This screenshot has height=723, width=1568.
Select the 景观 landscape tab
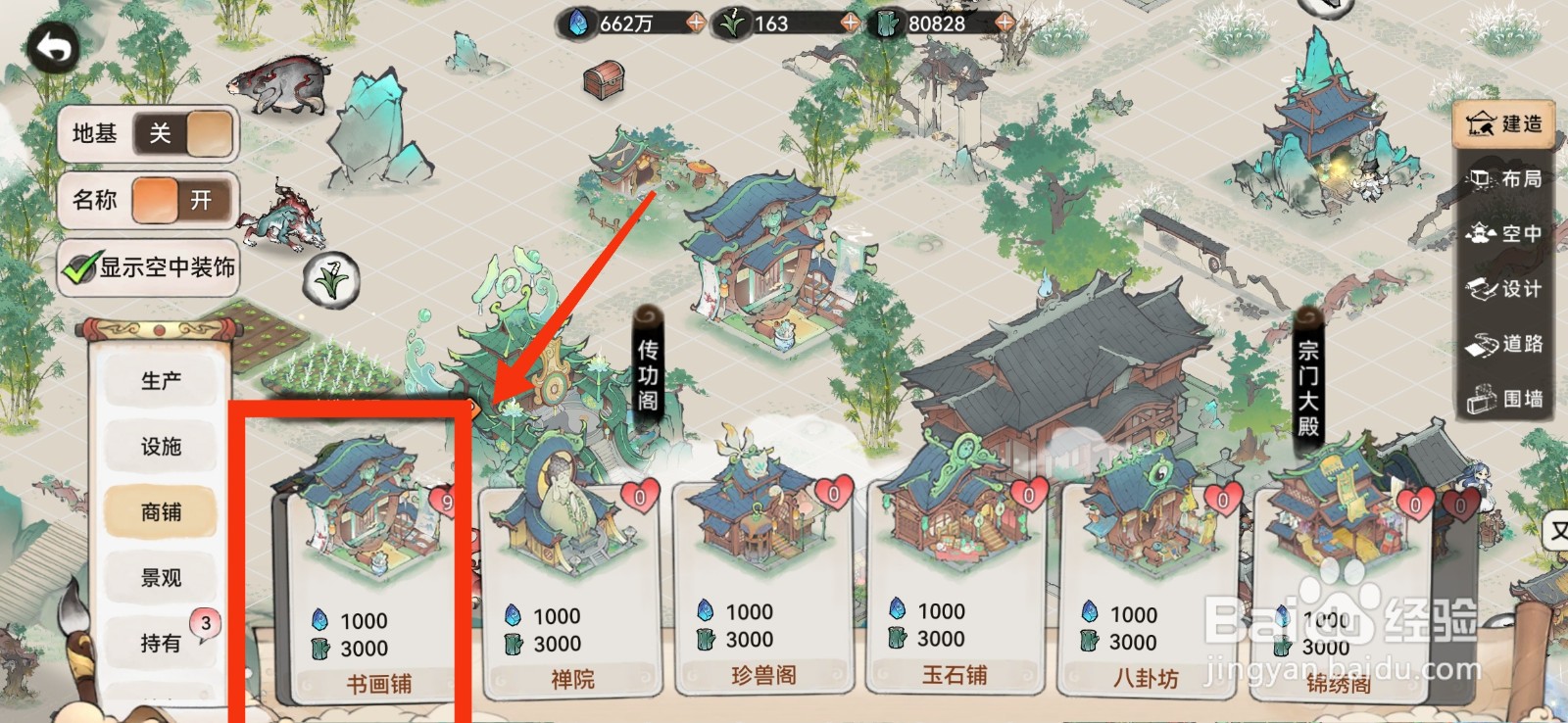coord(160,577)
